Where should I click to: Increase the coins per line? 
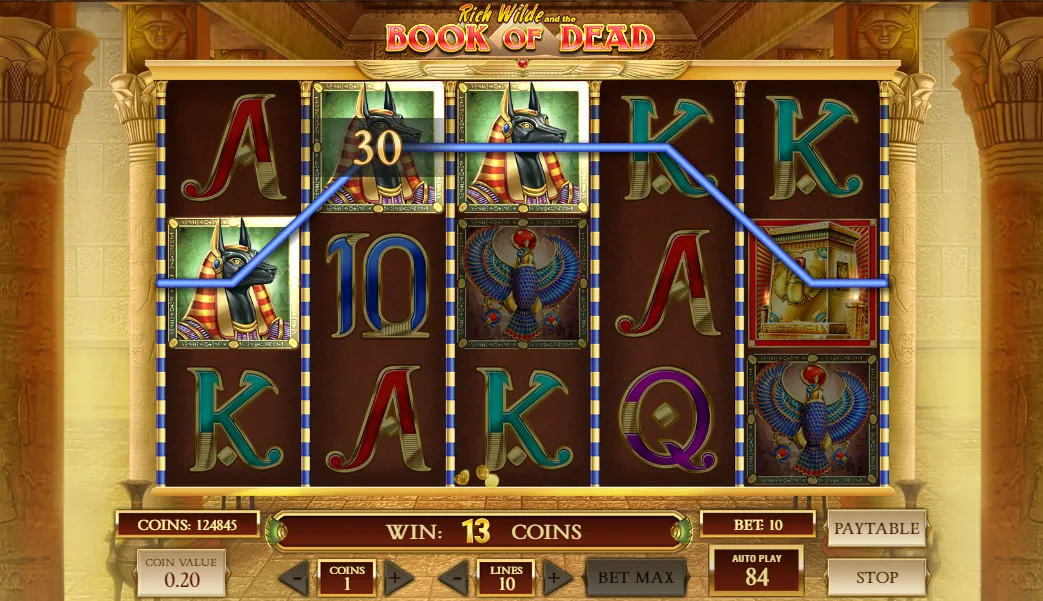[398, 578]
